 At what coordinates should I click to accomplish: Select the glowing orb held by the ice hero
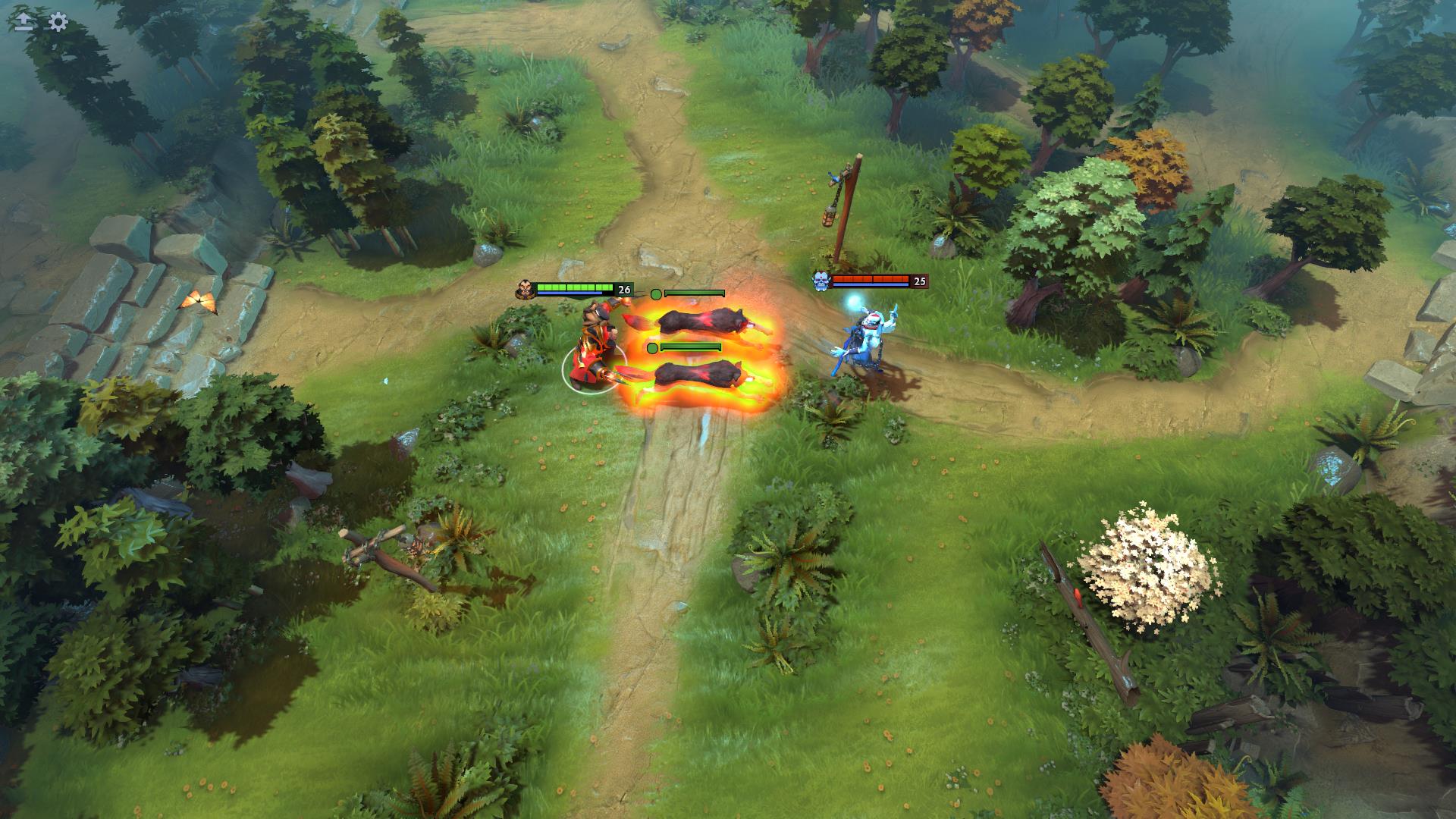[x=855, y=302]
